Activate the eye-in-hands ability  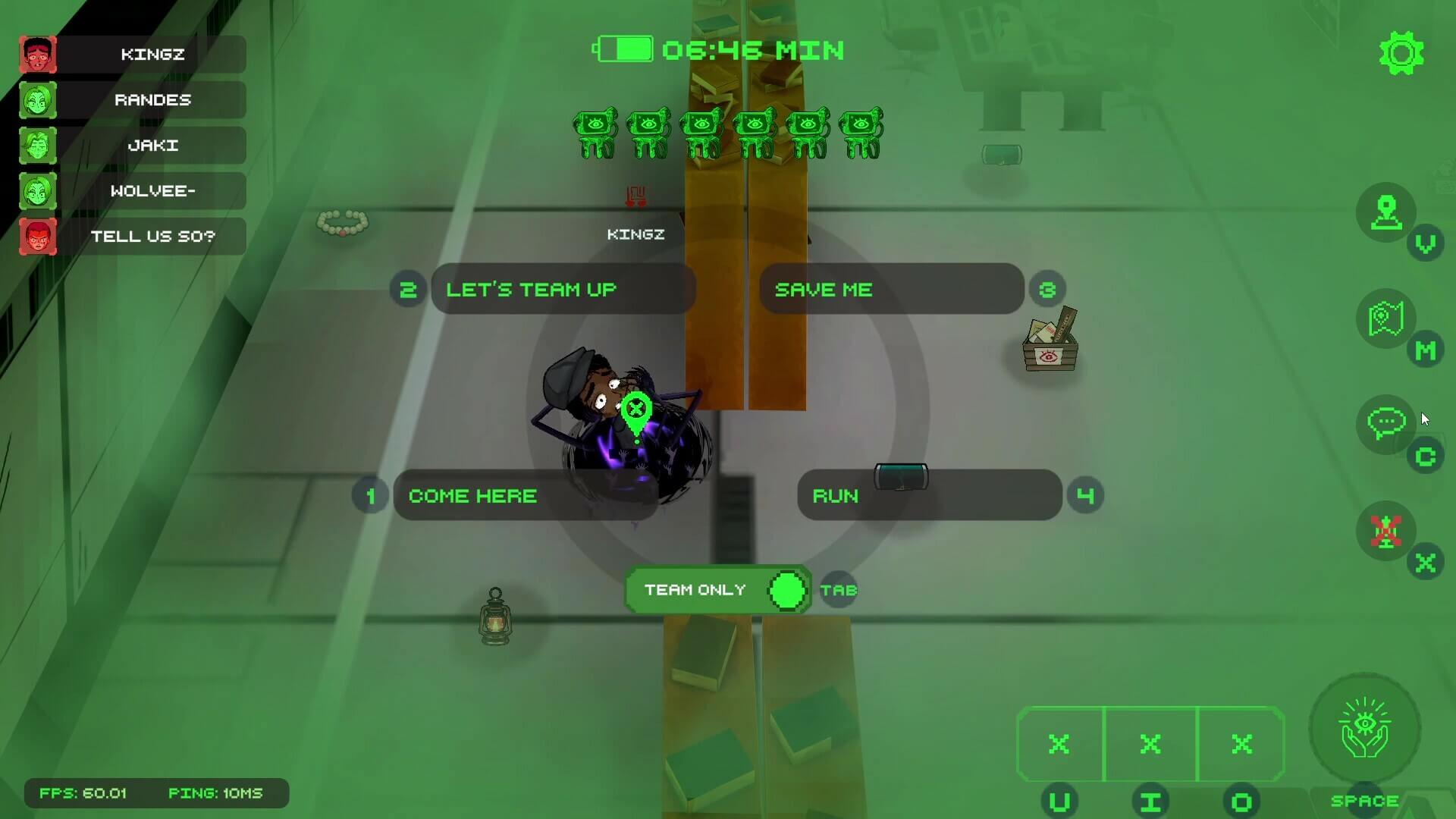1364,730
